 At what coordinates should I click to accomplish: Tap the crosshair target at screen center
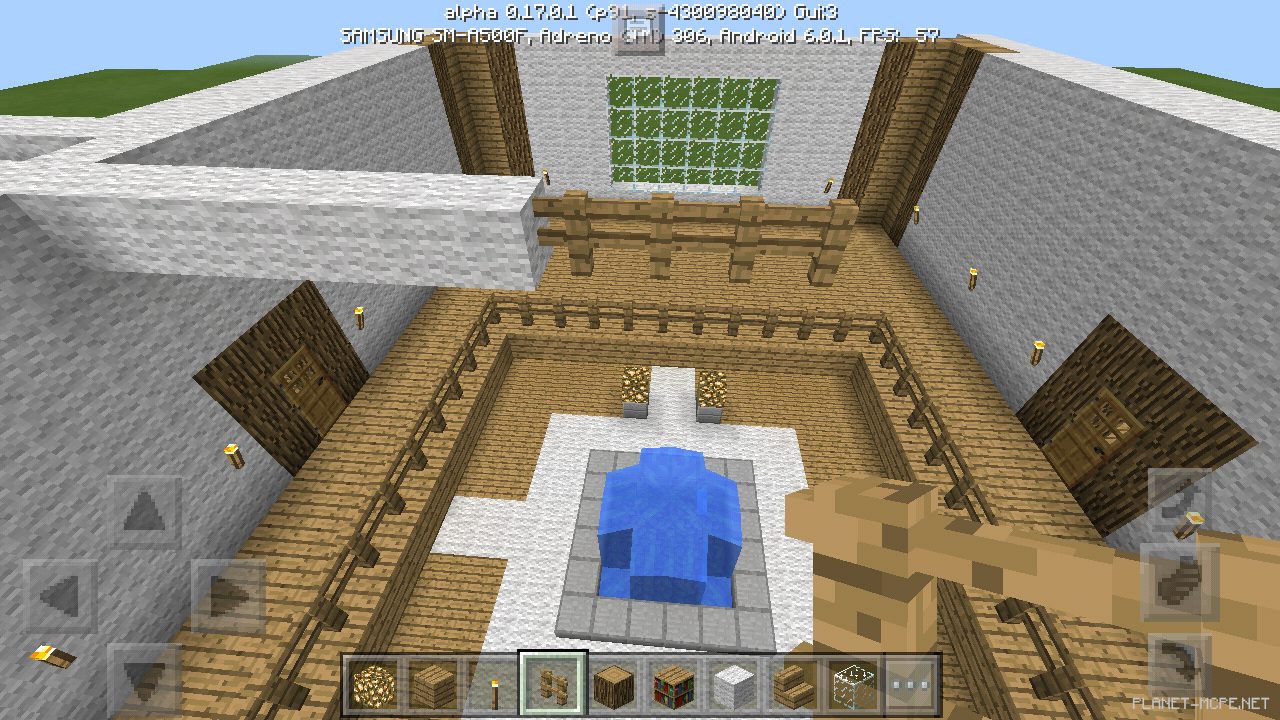click(x=640, y=360)
